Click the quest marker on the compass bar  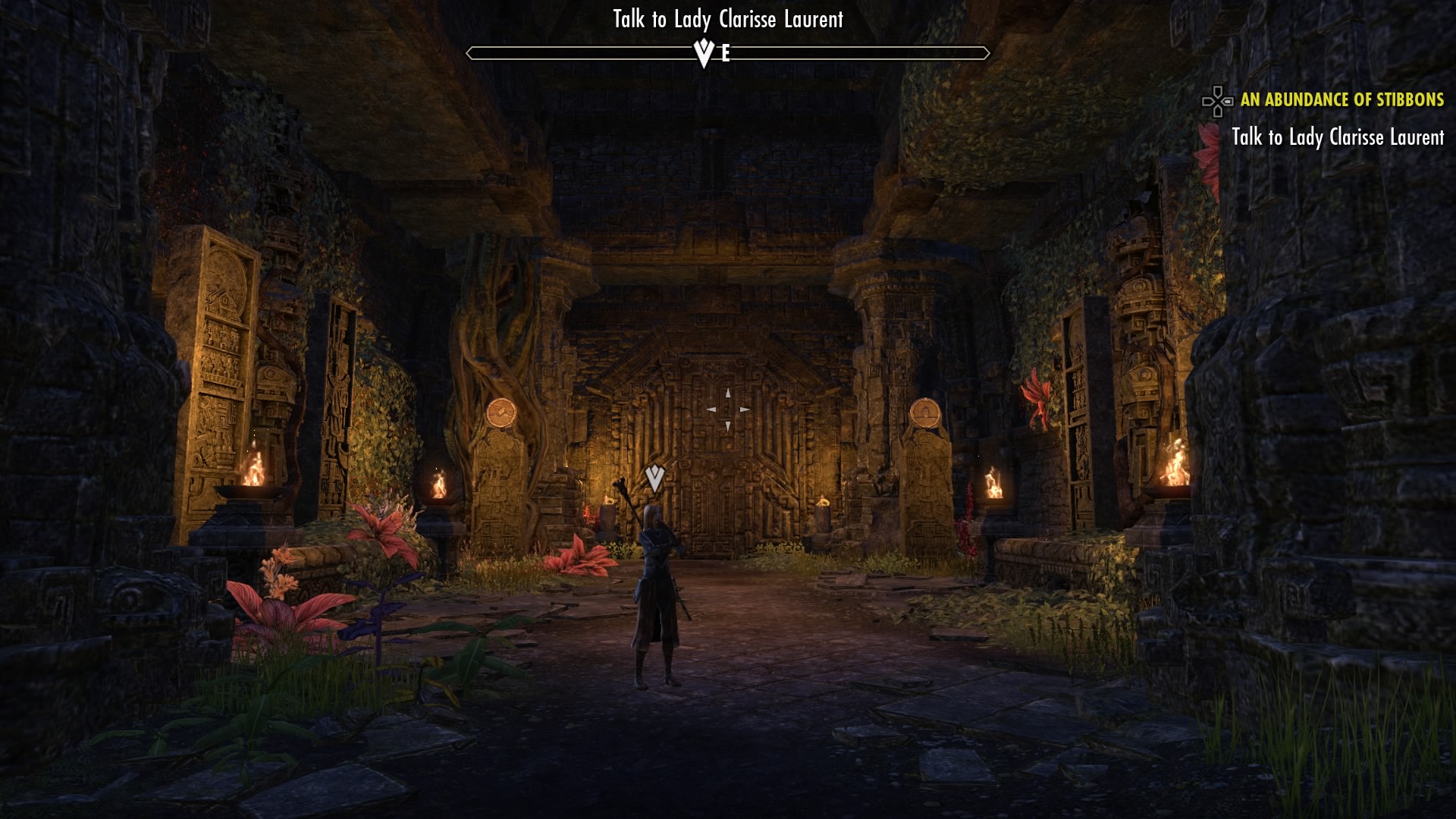[704, 53]
